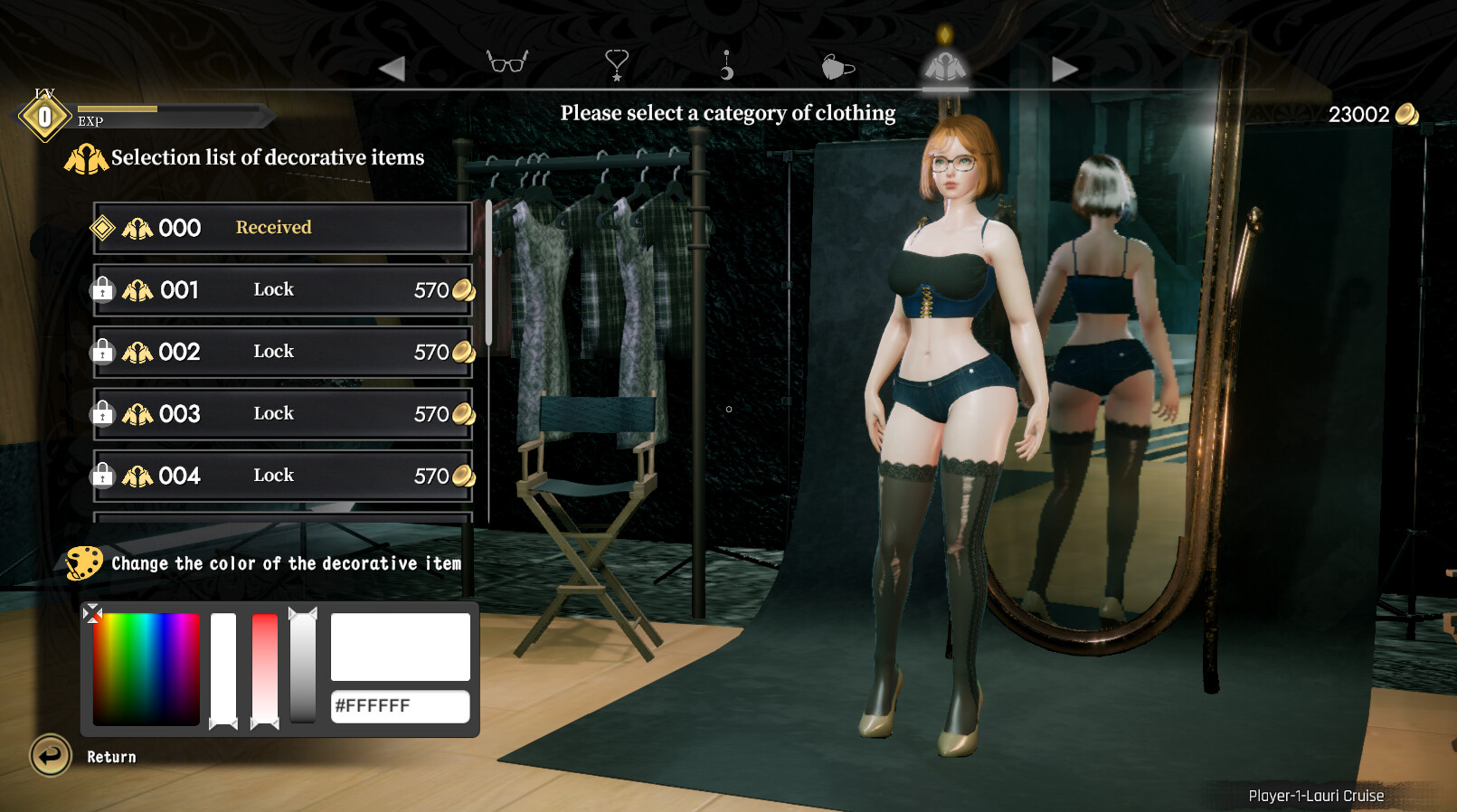The width and height of the screenshot is (1457, 812).
Task: Go to the previous clothing category arrow
Action: tap(392, 69)
